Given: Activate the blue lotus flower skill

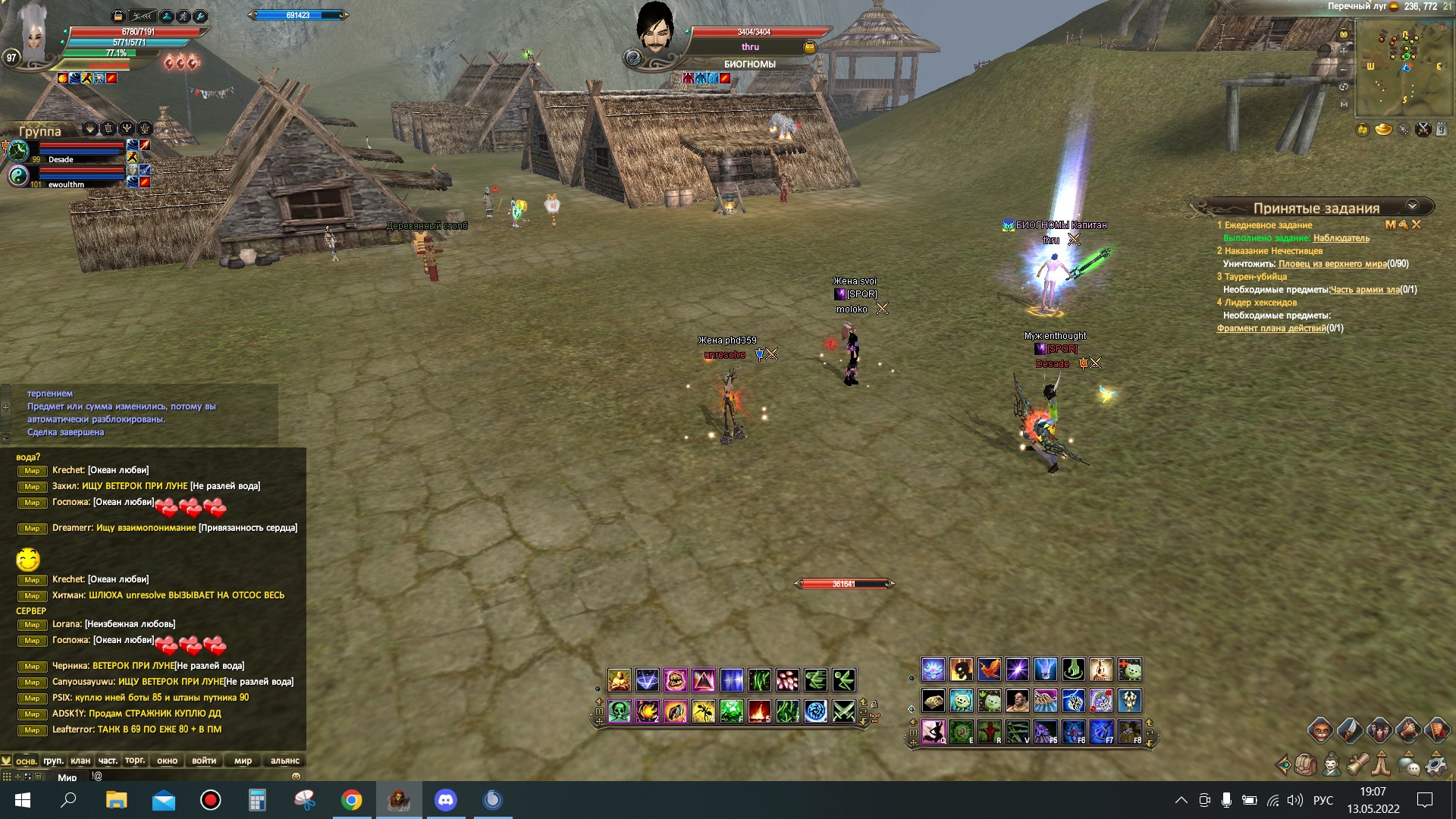Looking at the screenshot, I should tap(933, 670).
